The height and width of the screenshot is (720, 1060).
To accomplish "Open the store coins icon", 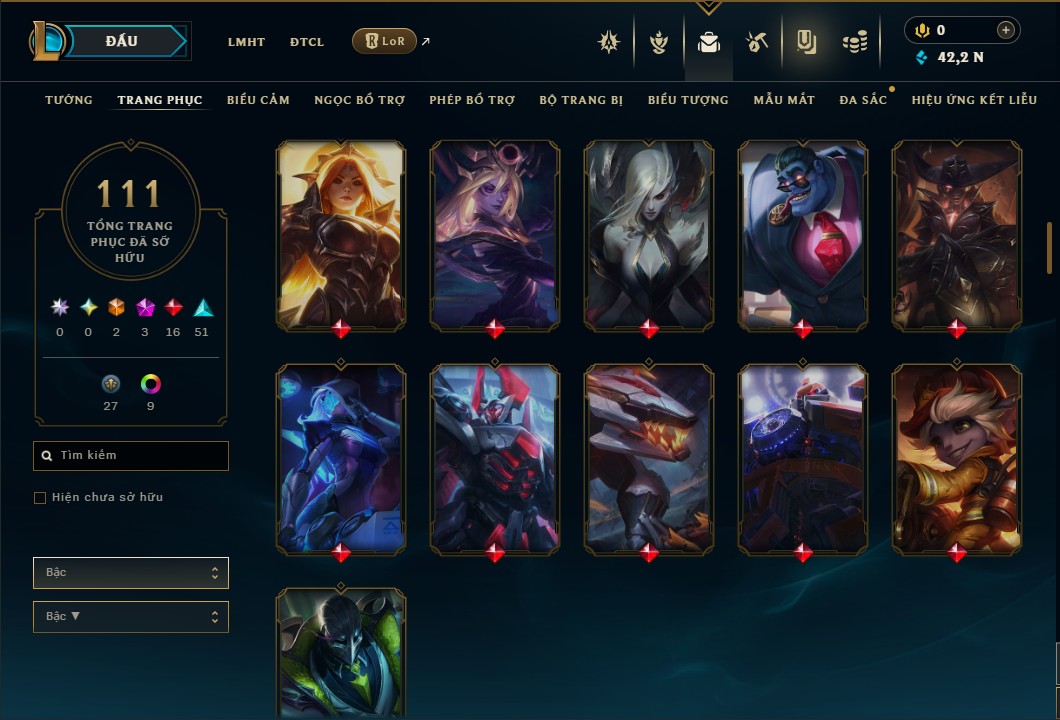I will (x=854, y=42).
